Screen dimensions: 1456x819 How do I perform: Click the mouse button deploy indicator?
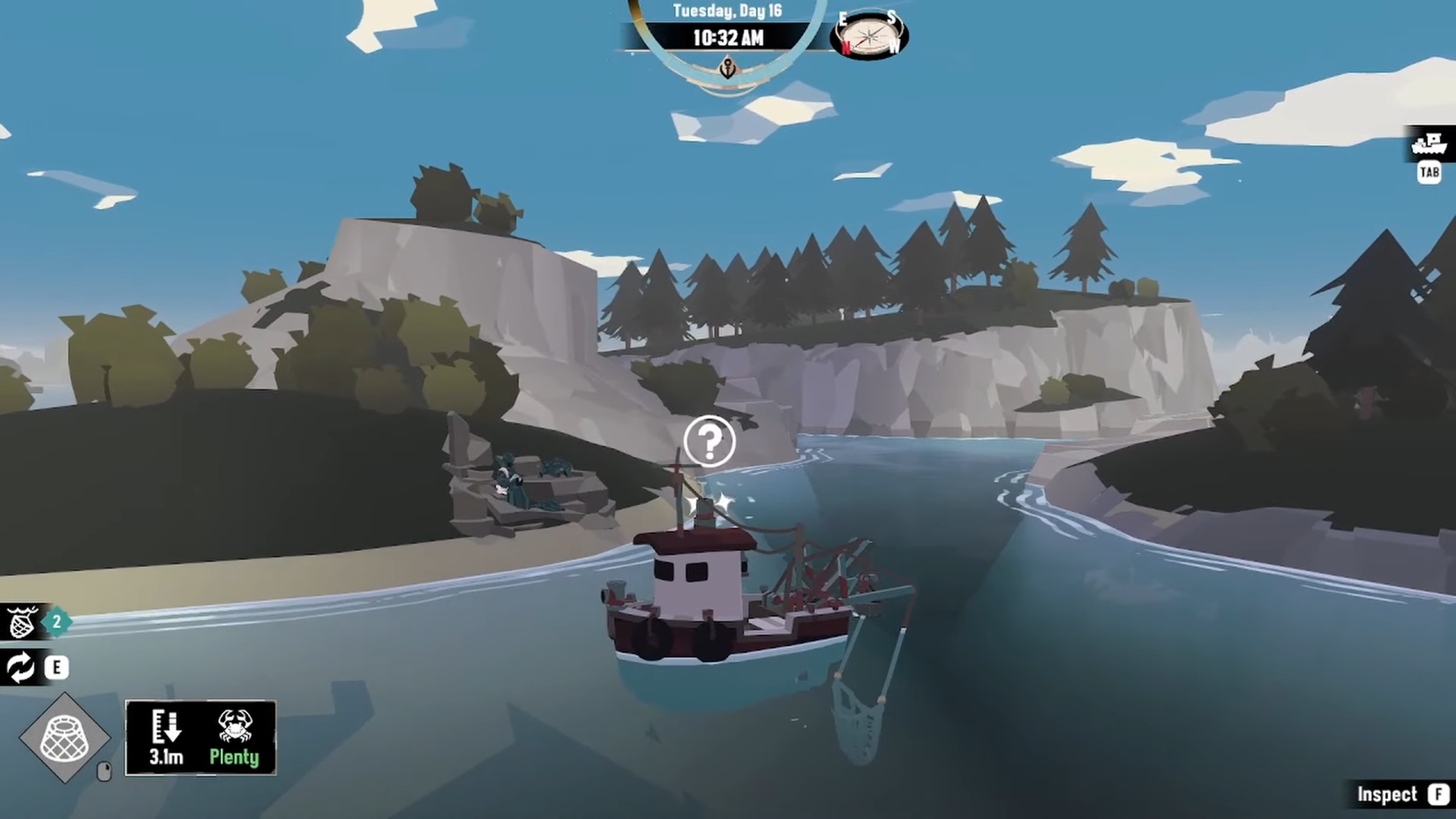tap(103, 770)
